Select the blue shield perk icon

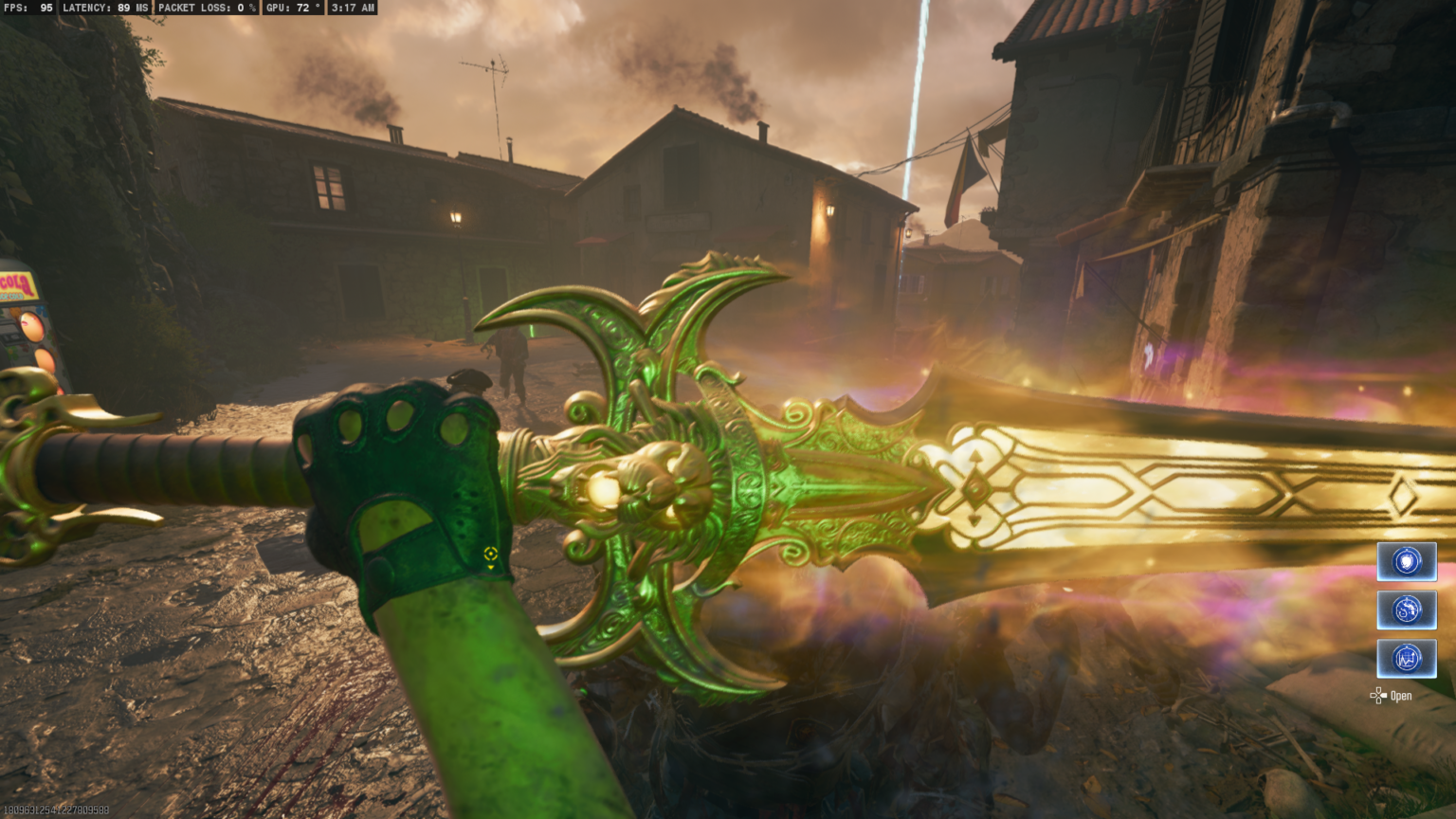point(1407,561)
